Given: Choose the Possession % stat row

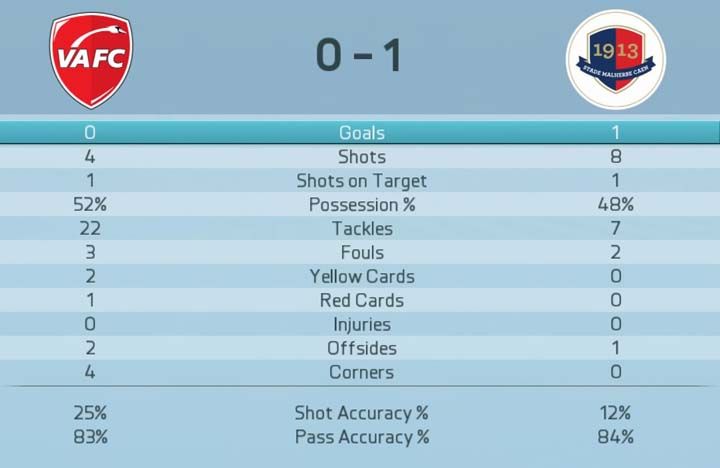Looking at the screenshot, I should point(361,205).
